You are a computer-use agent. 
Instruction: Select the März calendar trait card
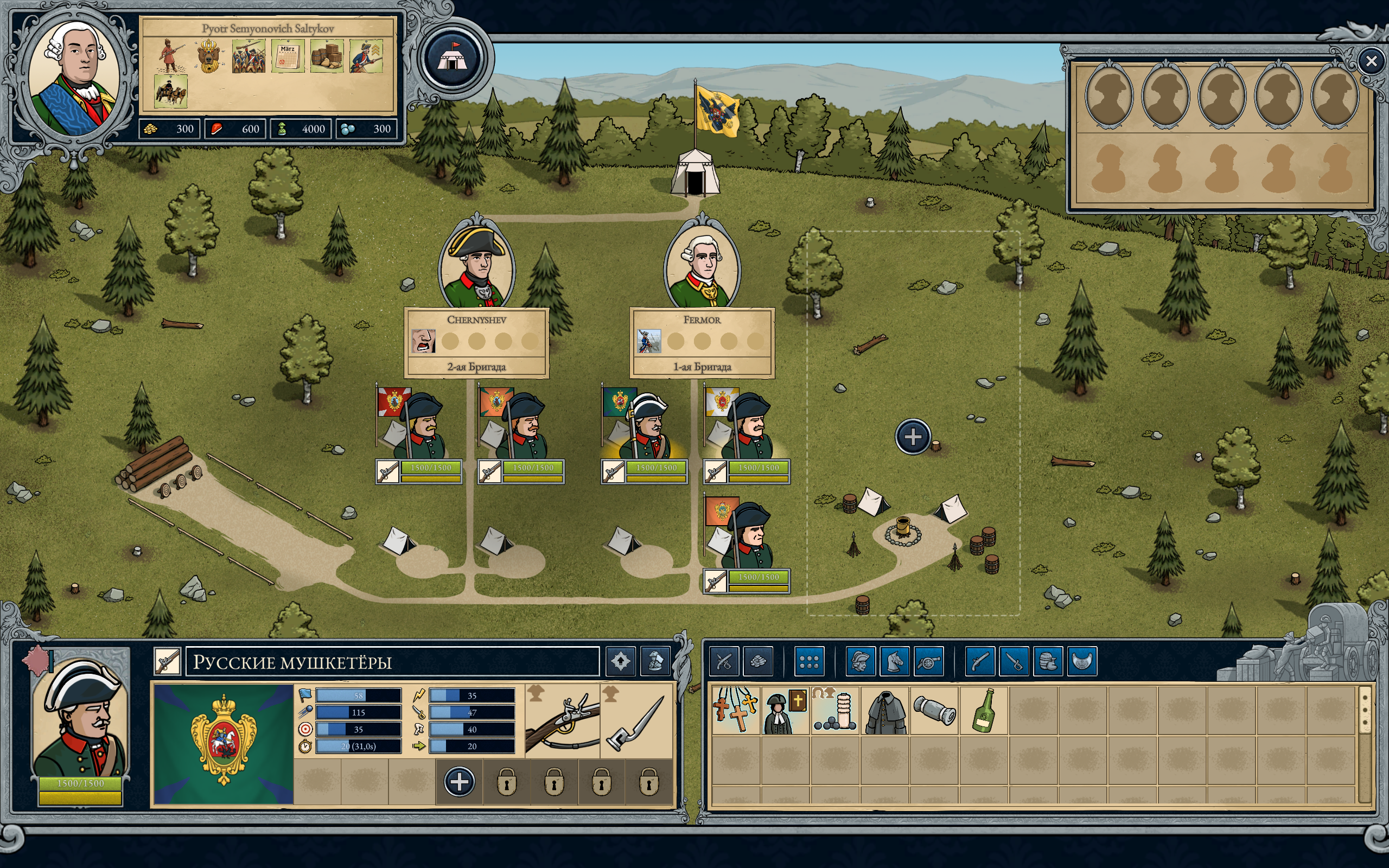click(288, 56)
